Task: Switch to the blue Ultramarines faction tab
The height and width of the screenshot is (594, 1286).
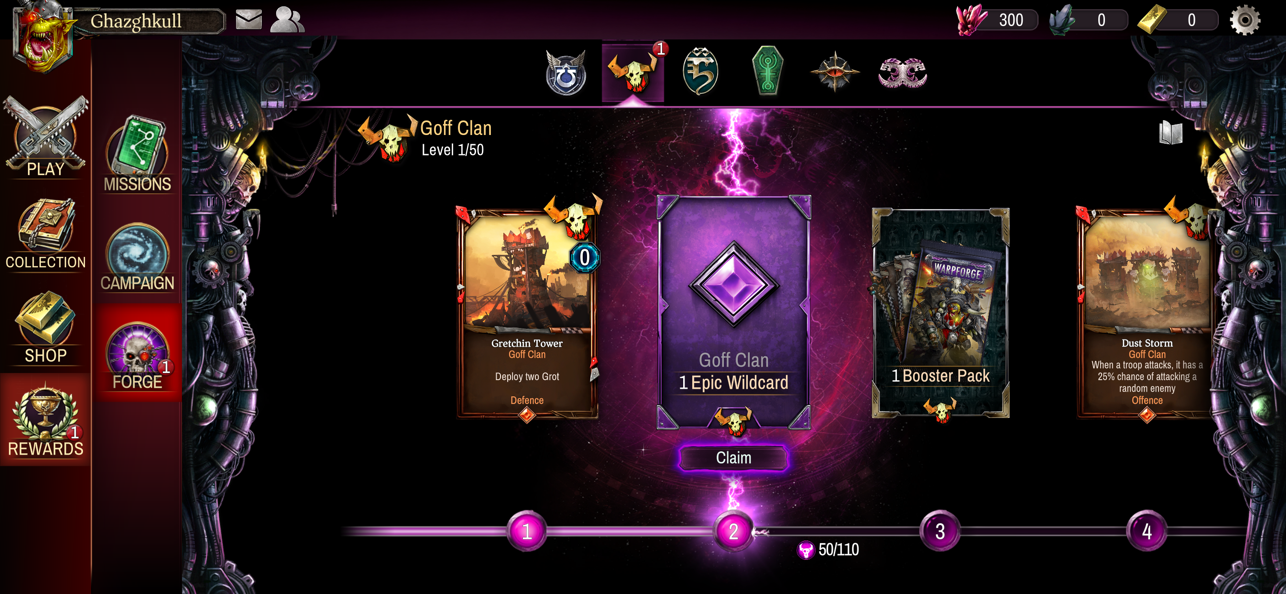Action: tap(566, 74)
